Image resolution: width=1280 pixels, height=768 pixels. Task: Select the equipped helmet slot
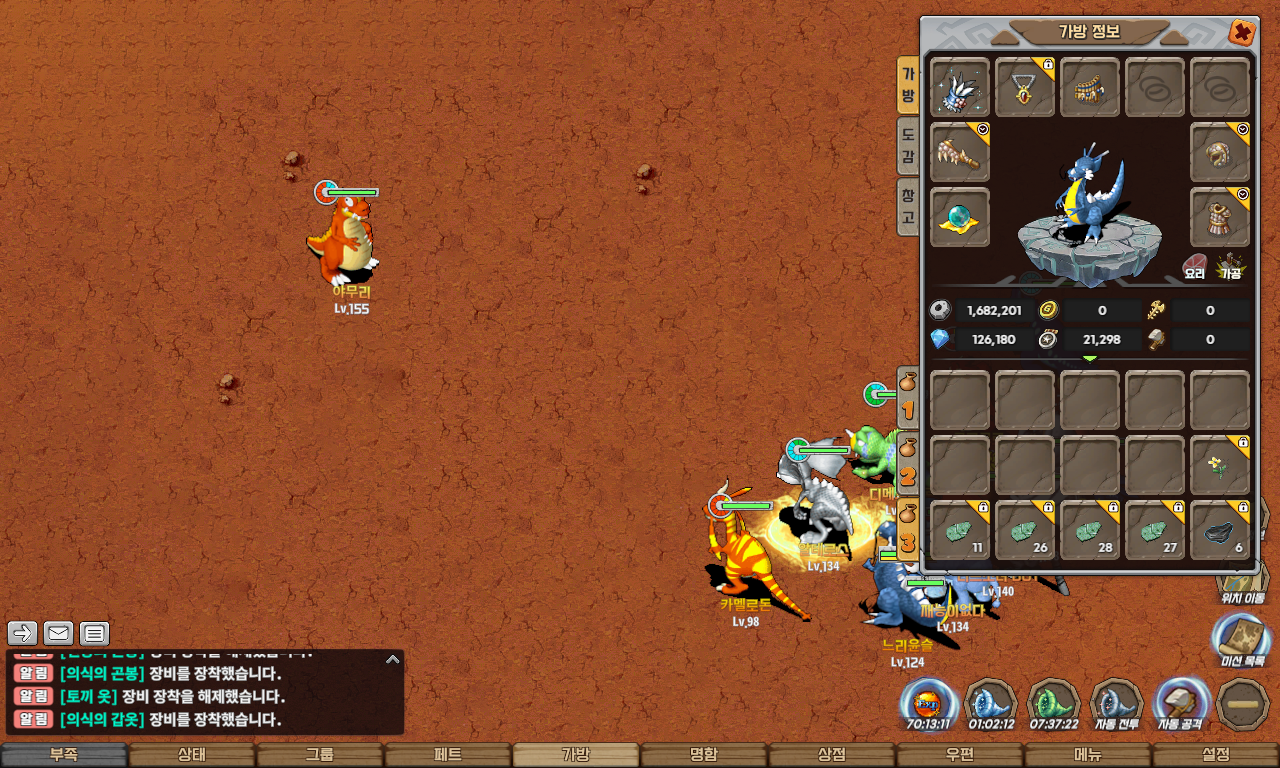coord(1220,152)
